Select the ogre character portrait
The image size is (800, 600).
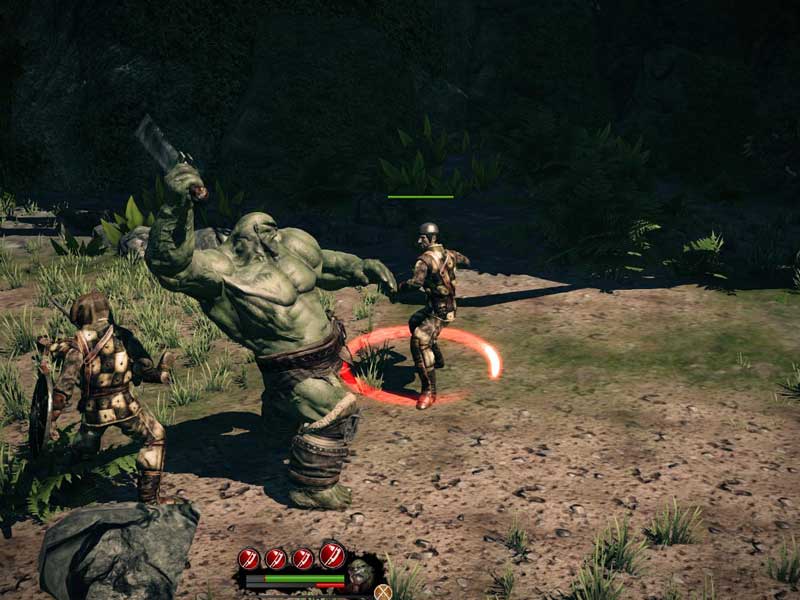360,574
